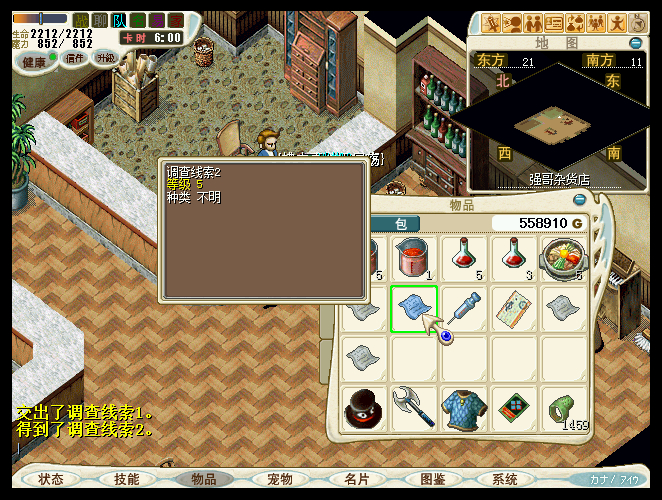Open the 图鉴 album menu

[x=433, y=479]
